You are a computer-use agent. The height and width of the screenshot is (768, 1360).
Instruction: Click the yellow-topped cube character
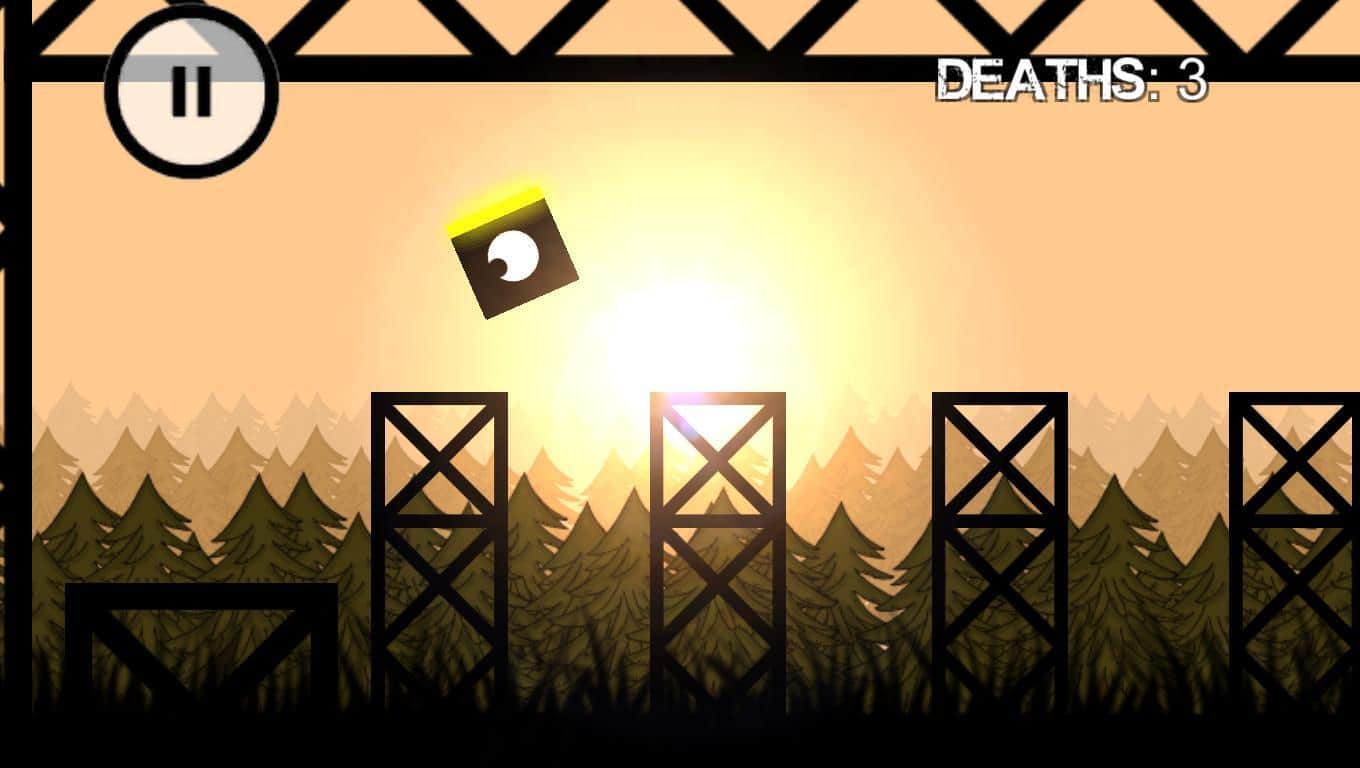pyautogui.click(x=515, y=255)
